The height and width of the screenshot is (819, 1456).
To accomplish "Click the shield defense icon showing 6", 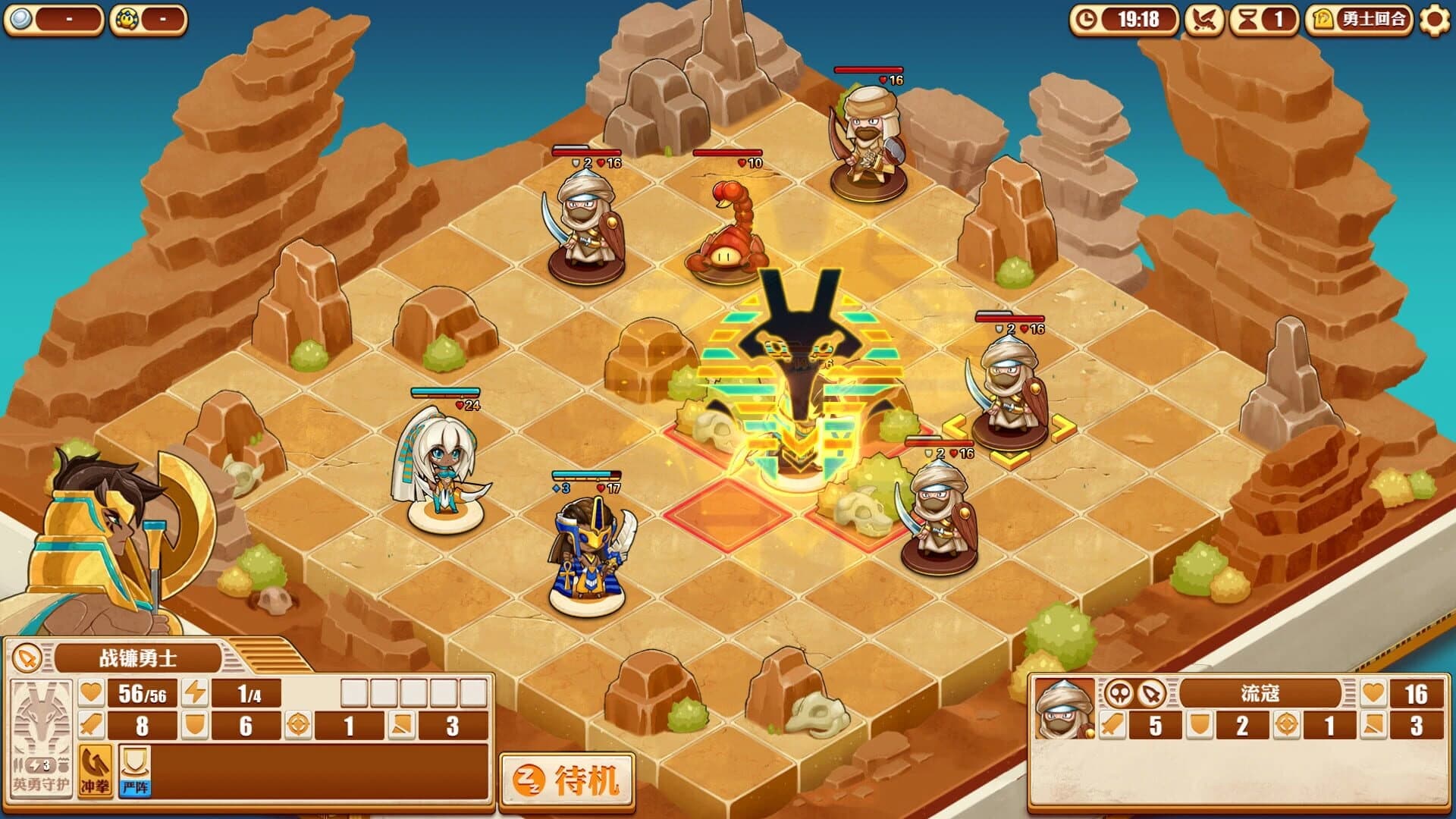I will click(x=196, y=725).
